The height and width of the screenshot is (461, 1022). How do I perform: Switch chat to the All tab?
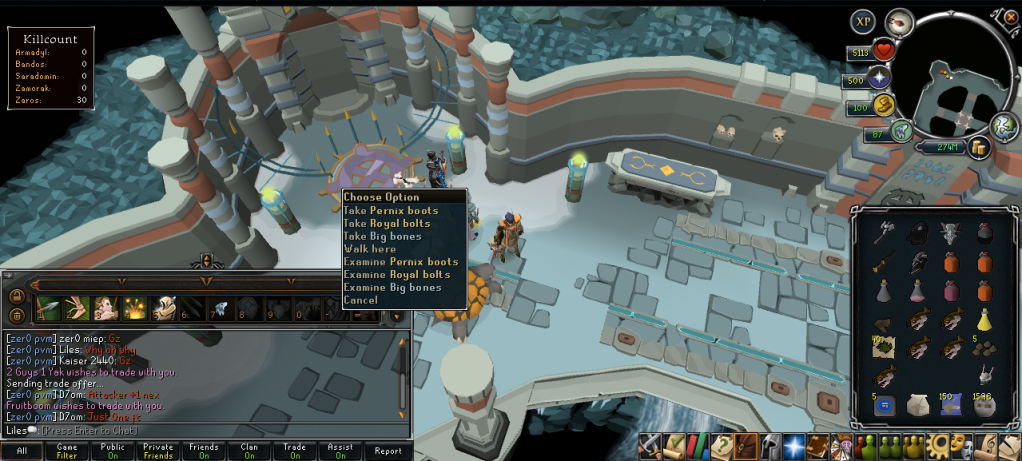(22, 451)
